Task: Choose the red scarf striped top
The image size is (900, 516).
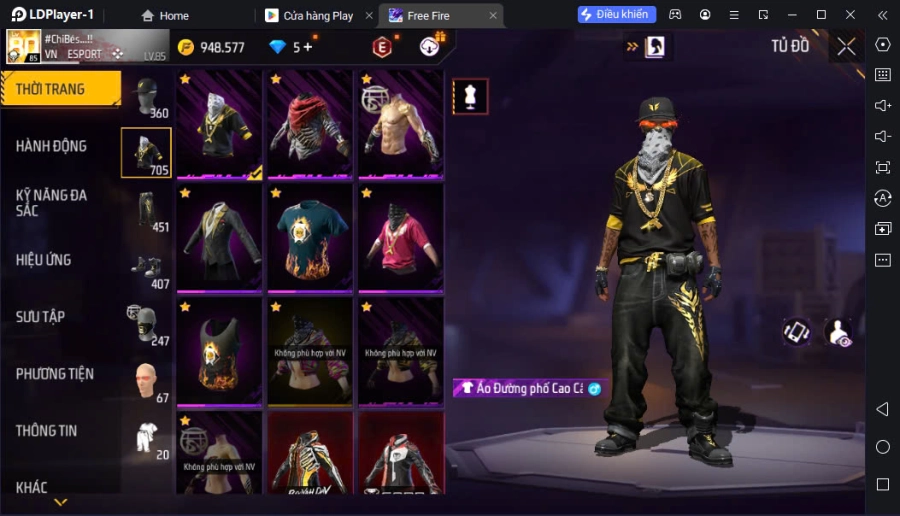Action: point(310,125)
